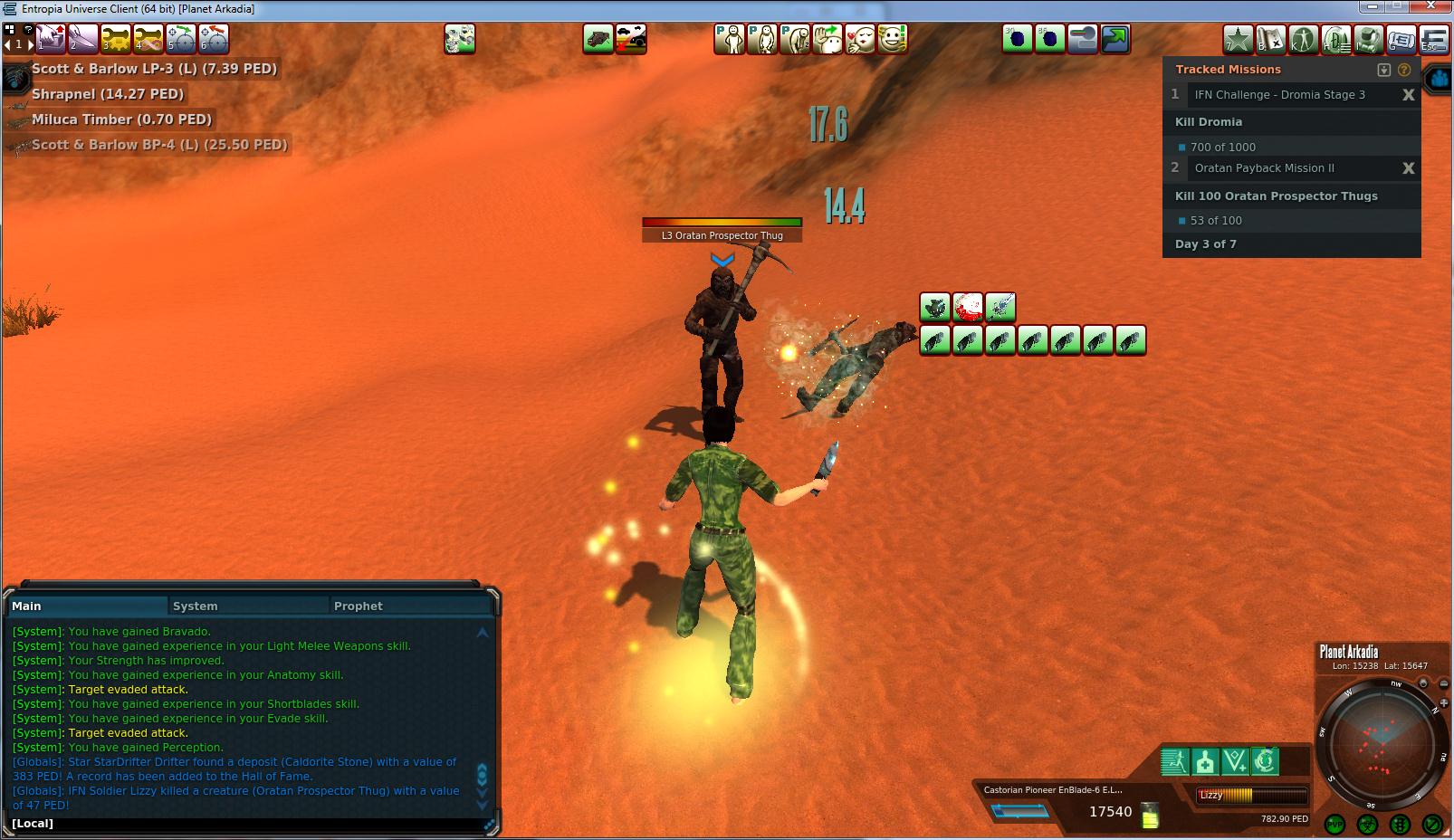The width and height of the screenshot is (1454, 840).
Task: Open the Tracked Missions help icon
Action: click(1404, 70)
